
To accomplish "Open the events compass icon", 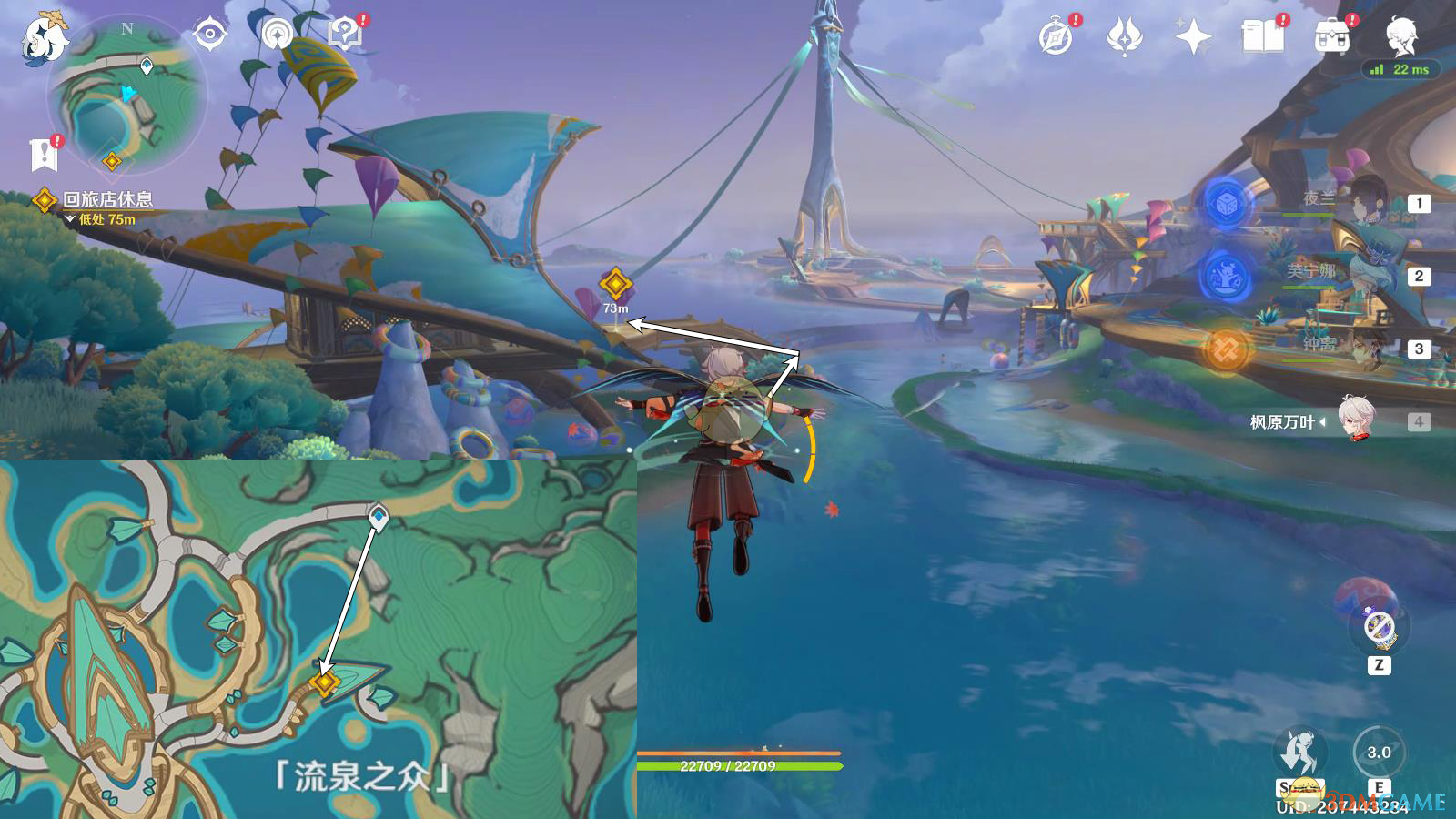I will tap(1056, 37).
